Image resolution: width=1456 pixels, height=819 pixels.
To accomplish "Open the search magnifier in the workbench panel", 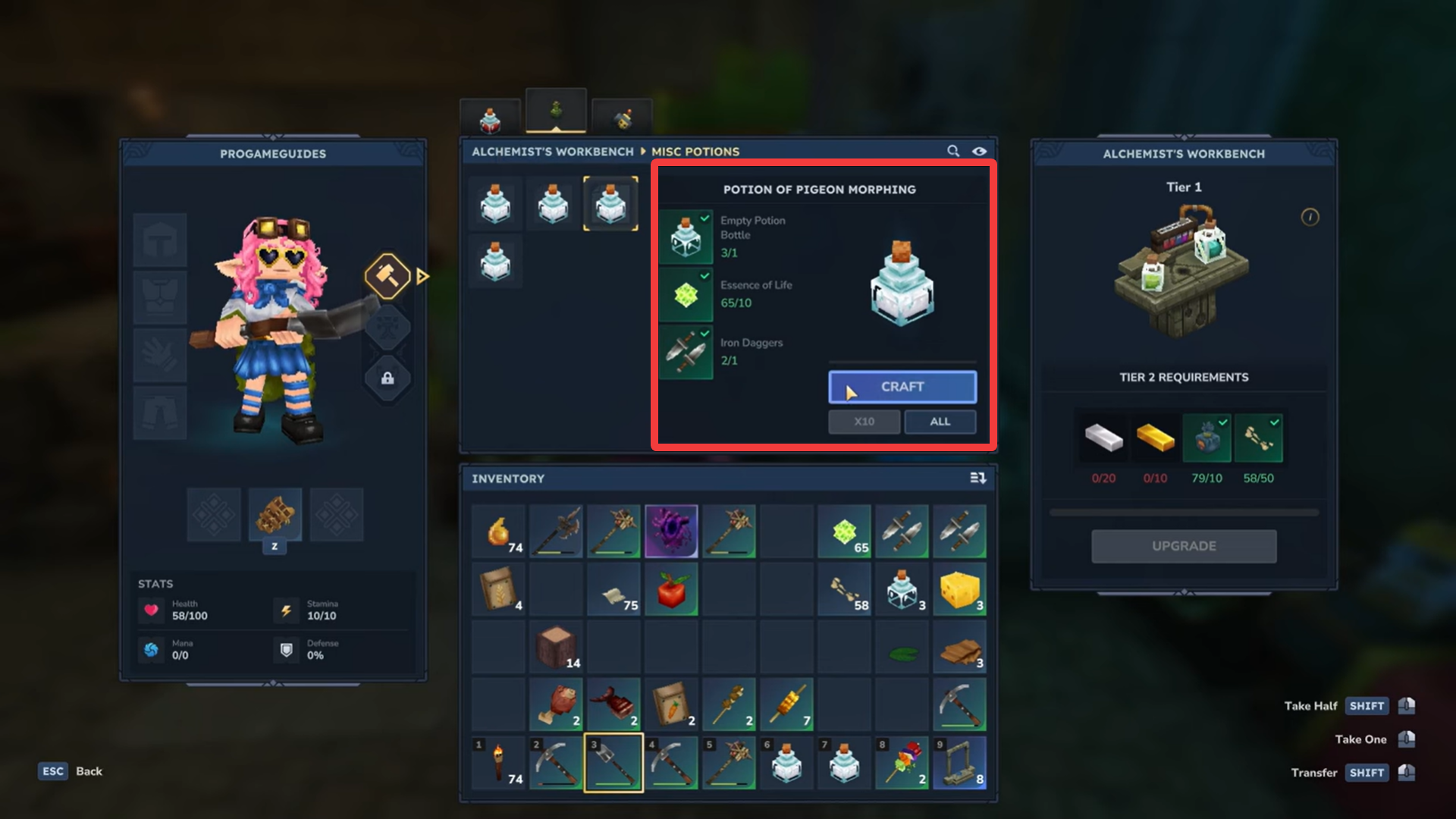I will click(953, 151).
